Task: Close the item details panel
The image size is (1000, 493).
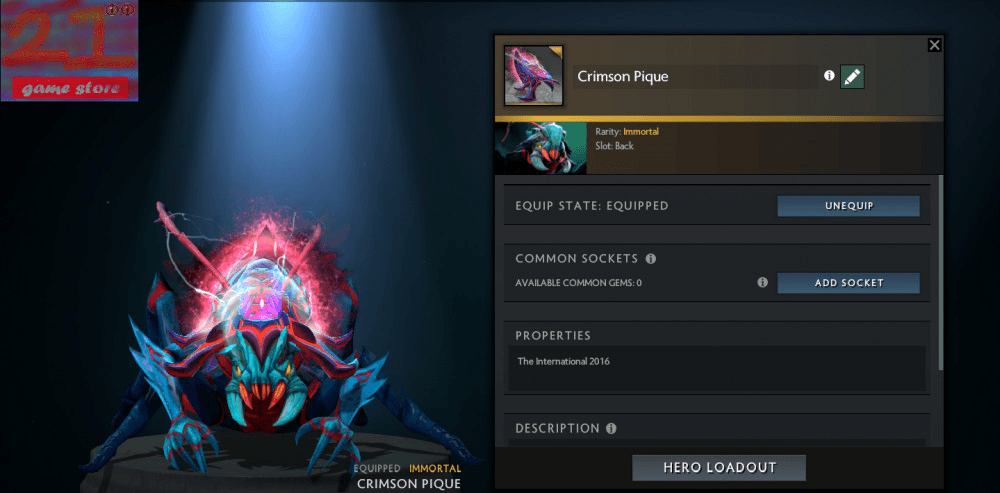Action: 934,45
